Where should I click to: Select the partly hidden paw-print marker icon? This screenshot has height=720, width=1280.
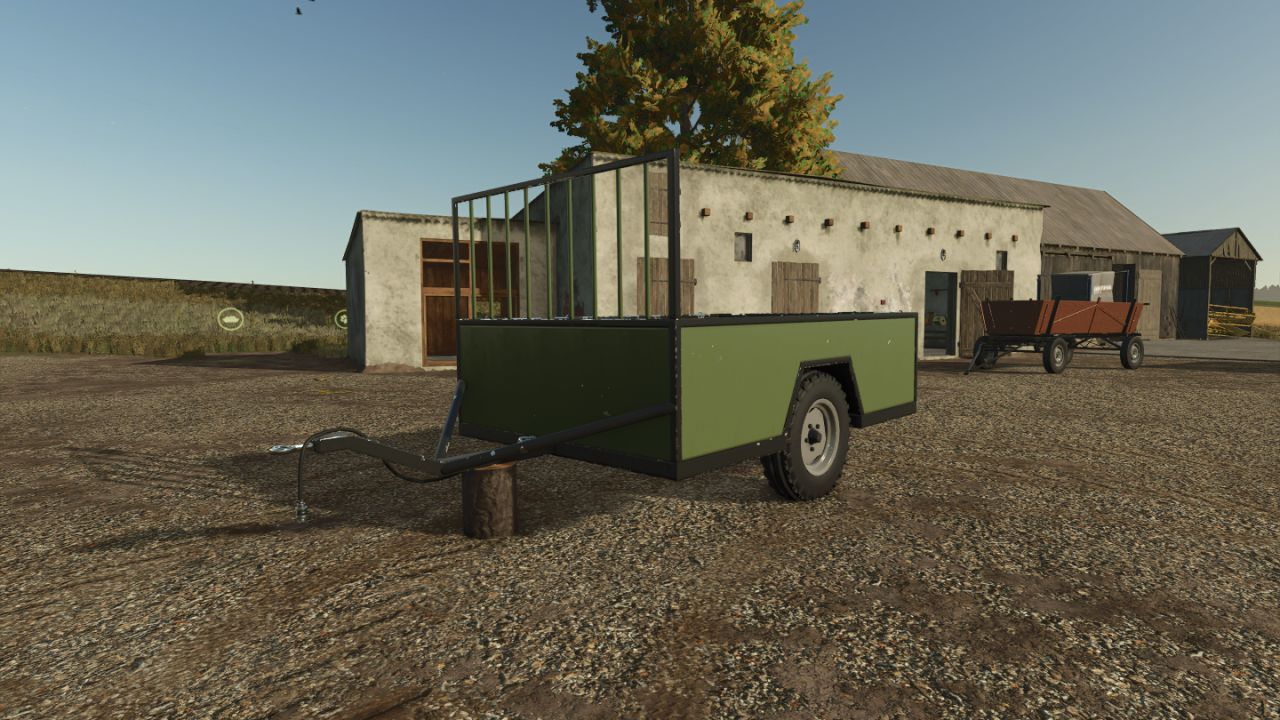[x=342, y=319]
